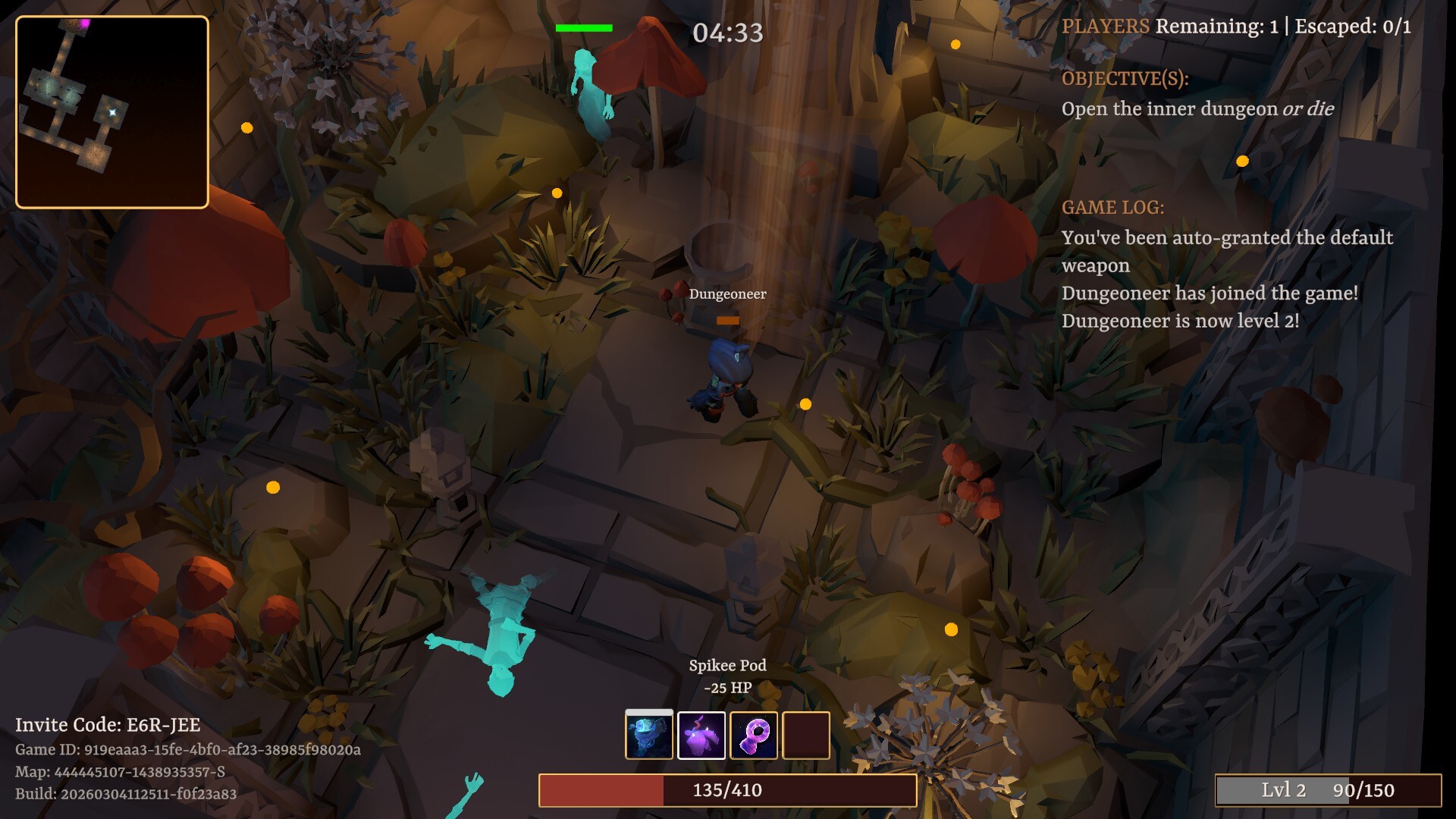1456x819 pixels.
Task: Click the green enemy health bar at the top
Action: click(x=585, y=27)
